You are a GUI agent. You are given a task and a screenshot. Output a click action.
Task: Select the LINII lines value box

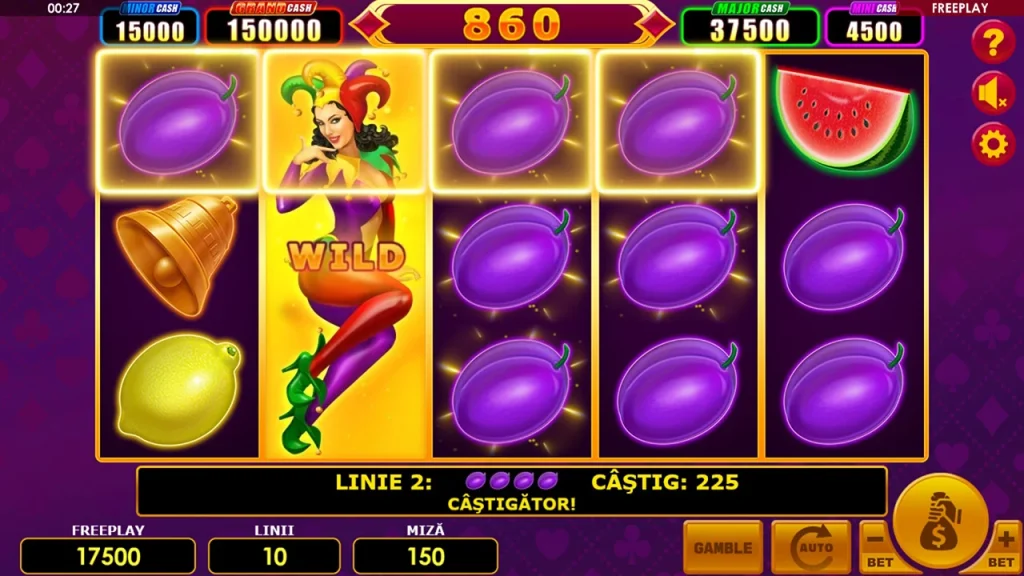coord(274,556)
